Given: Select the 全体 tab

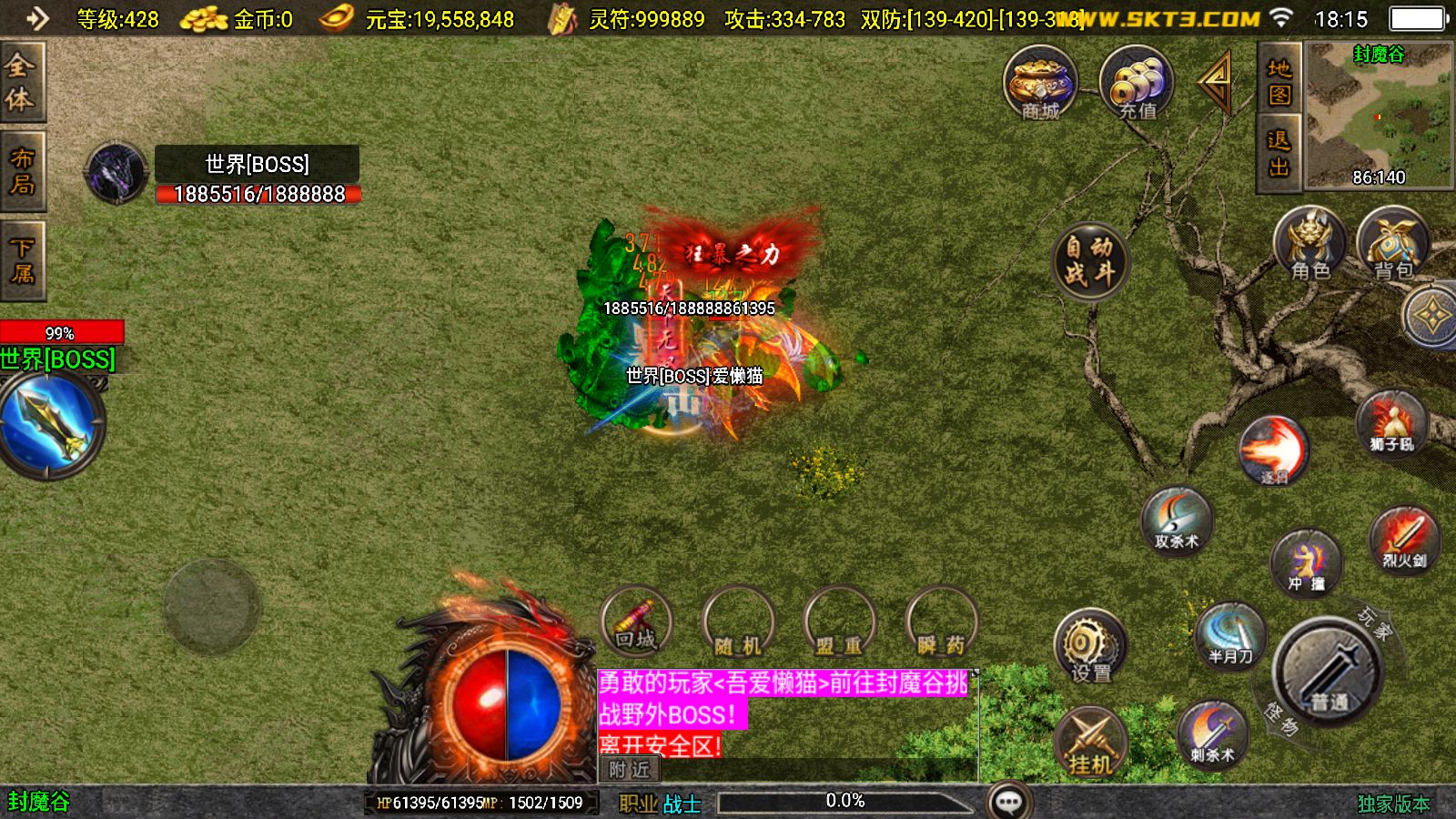Looking at the screenshot, I should 21,81.
